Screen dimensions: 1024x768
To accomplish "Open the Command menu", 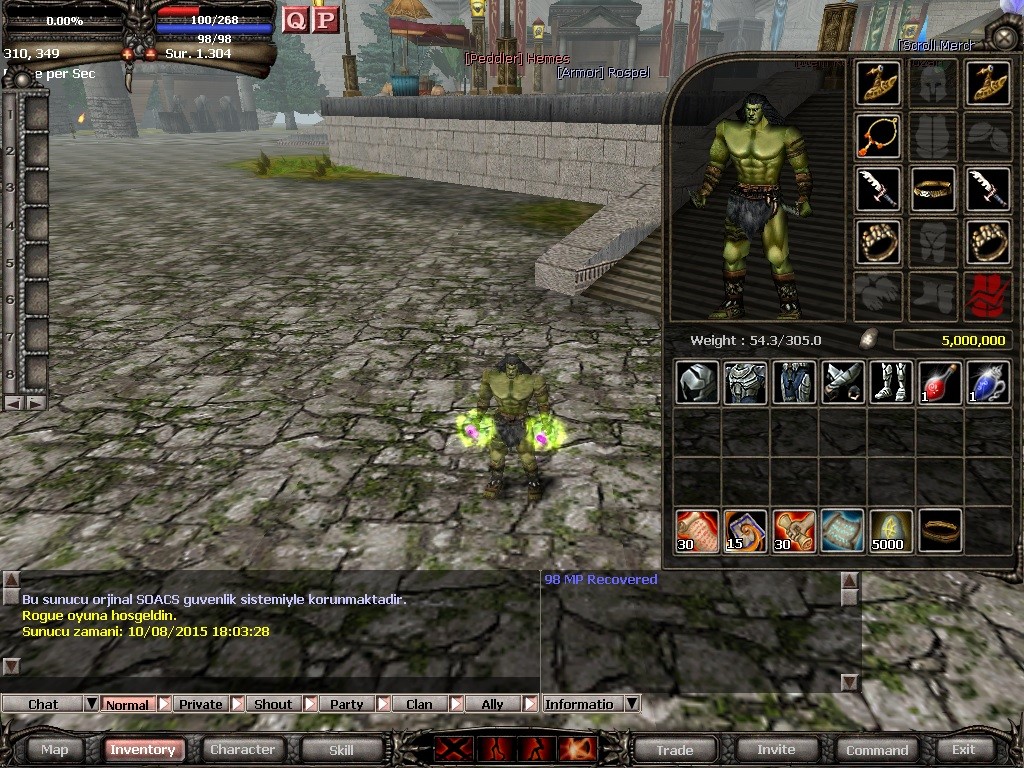I will point(877,749).
